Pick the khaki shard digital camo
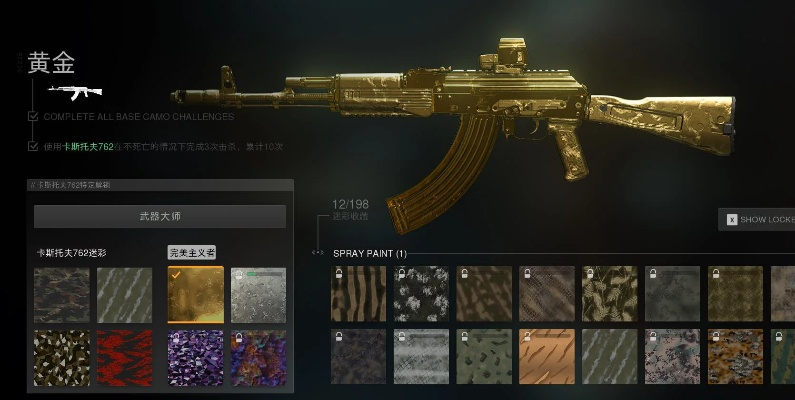This screenshot has height=400, width=795. [61, 357]
